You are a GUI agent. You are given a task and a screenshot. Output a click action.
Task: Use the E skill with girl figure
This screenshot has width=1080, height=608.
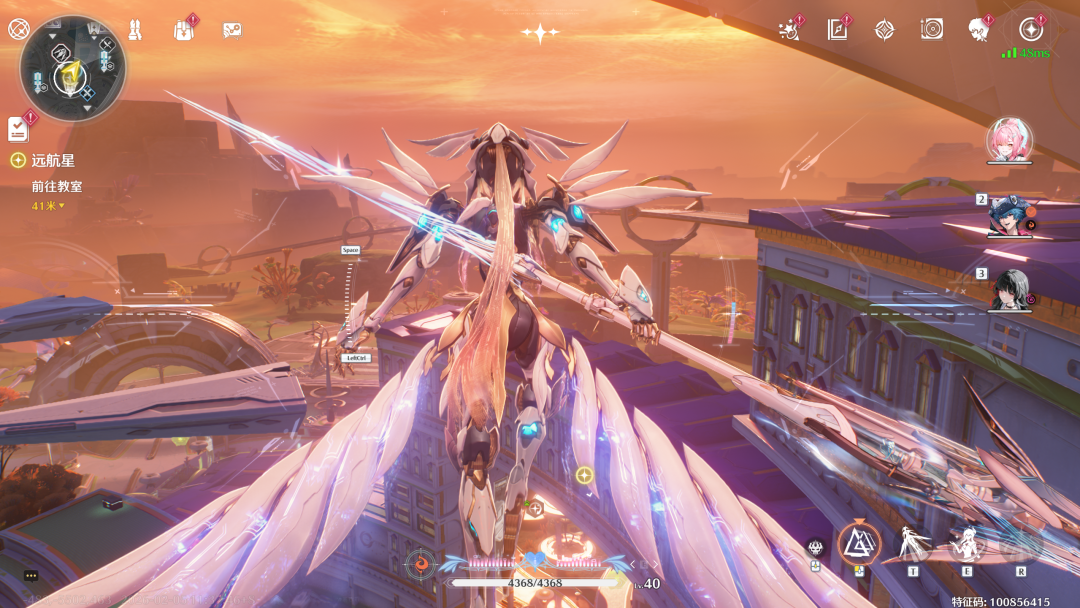tap(967, 546)
